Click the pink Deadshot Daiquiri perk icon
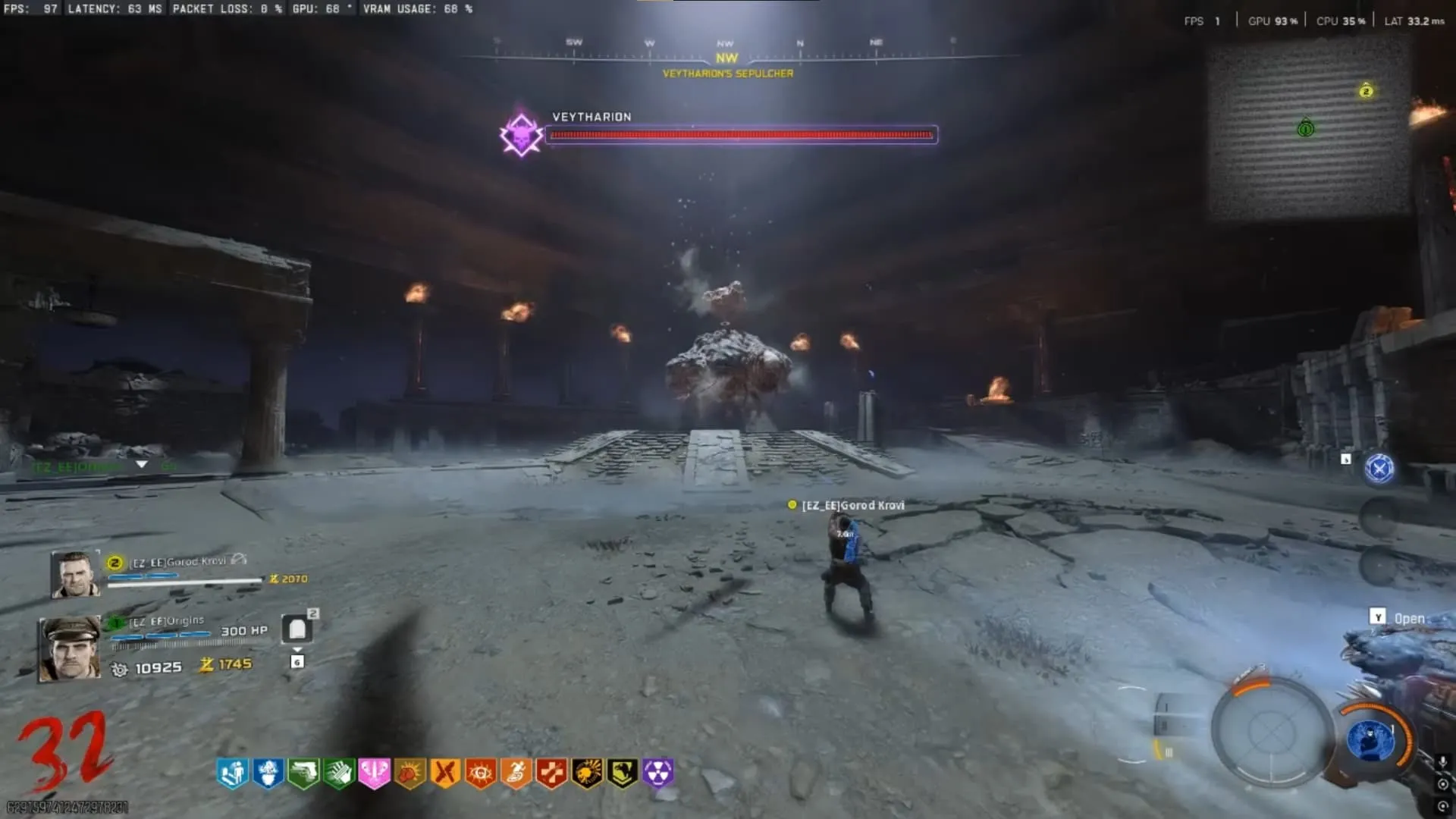 tap(375, 773)
